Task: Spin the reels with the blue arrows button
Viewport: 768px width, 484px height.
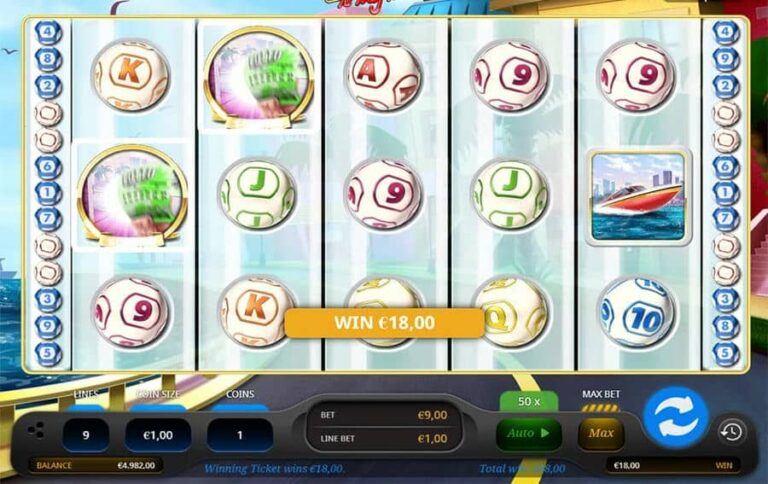Action: (675, 416)
